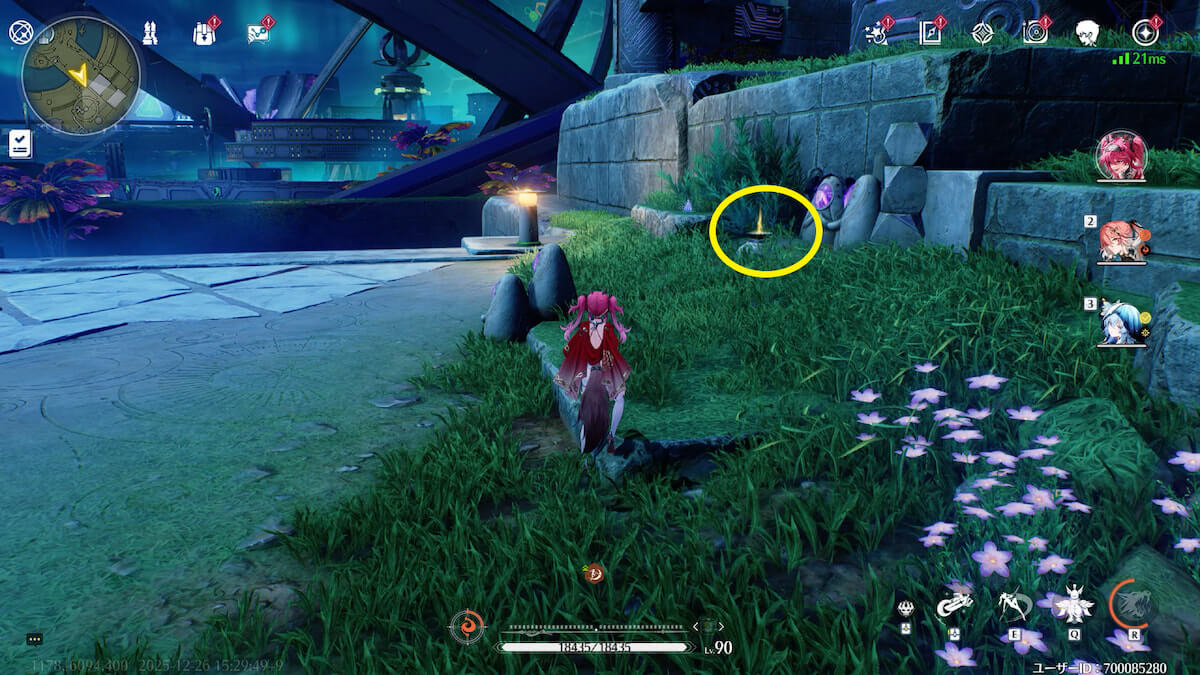Open the disc record icon
1200x675 pixels.
point(1035,33)
